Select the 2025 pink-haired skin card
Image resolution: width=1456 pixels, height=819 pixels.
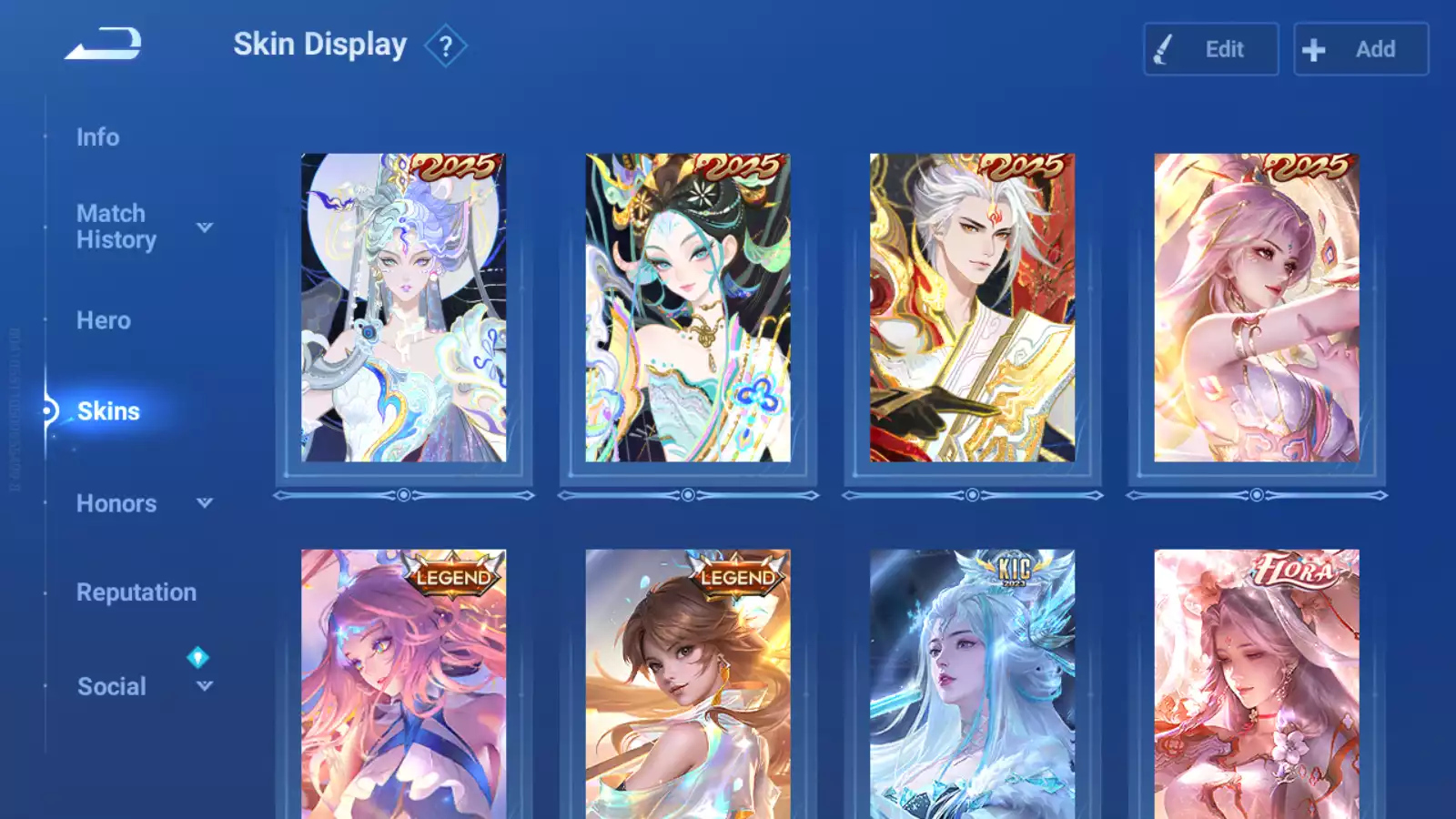click(x=1257, y=308)
